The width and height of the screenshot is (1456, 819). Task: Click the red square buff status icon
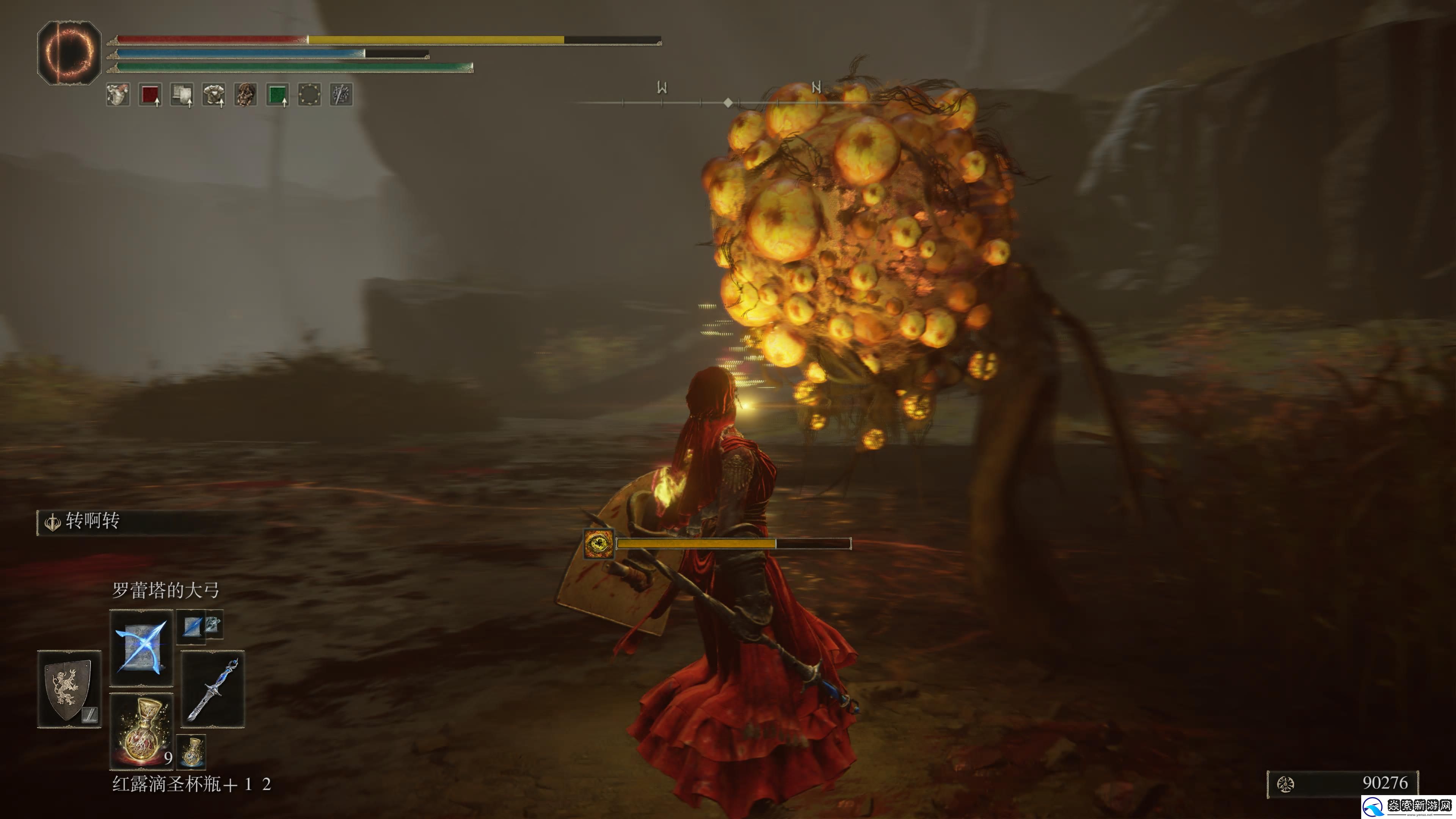pyautogui.click(x=151, y=94)
